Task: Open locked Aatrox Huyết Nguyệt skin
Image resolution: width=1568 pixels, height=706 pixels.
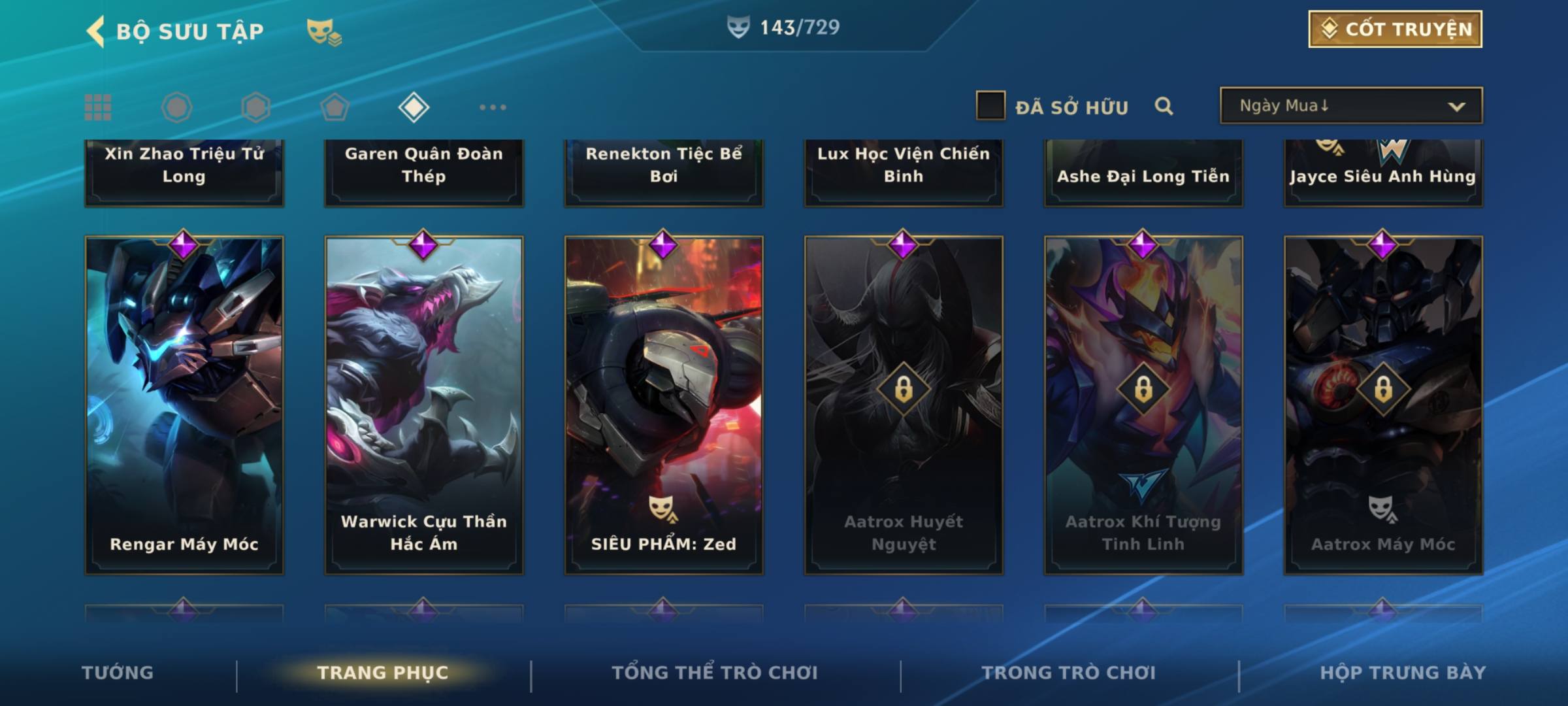Action: (x=904, y=405)
